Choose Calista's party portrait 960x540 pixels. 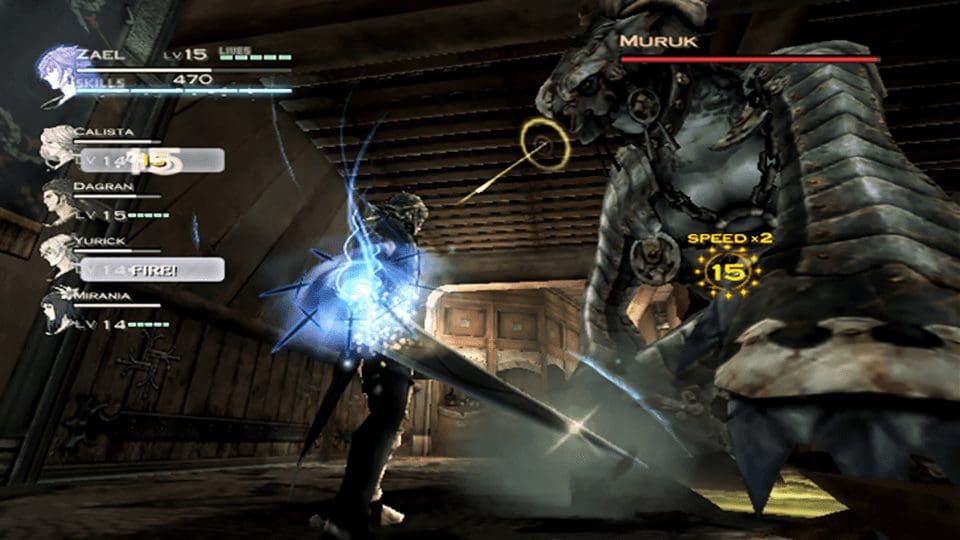click(59, 147)
